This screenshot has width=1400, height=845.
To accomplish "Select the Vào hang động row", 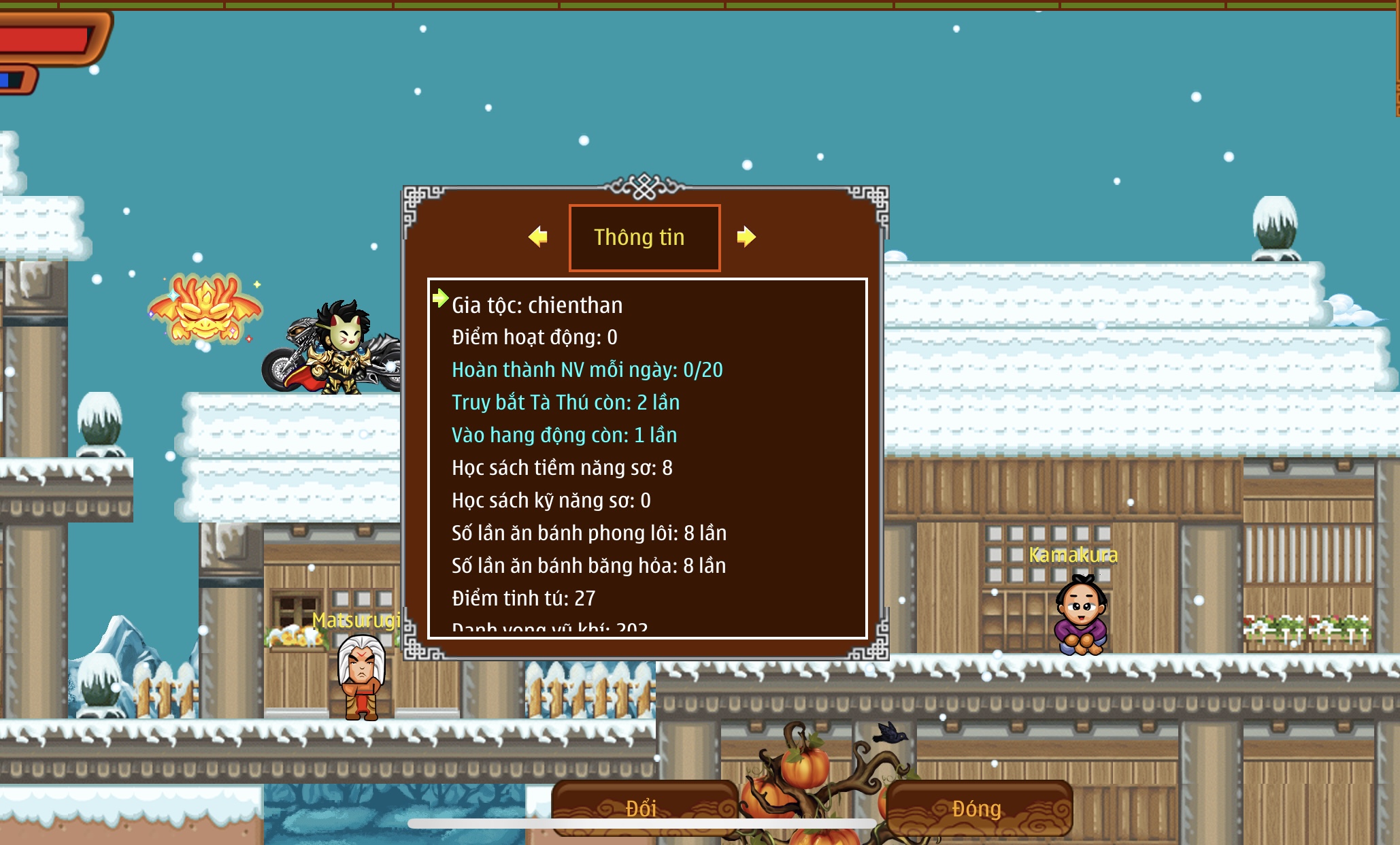I will [564, 435].
